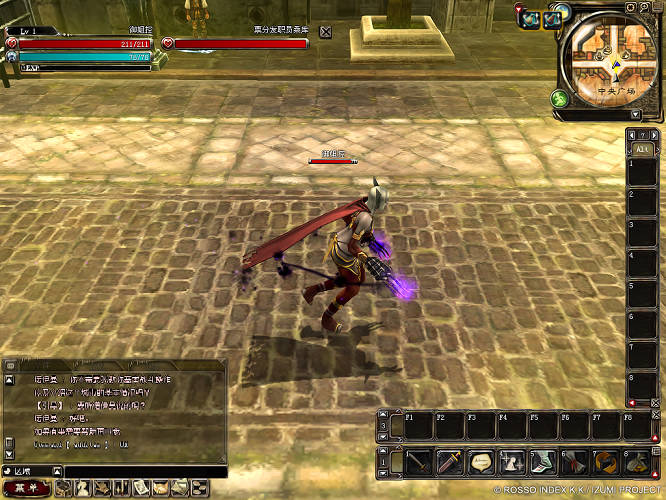Open the red main menu button at bottom-left

(25, 488)
